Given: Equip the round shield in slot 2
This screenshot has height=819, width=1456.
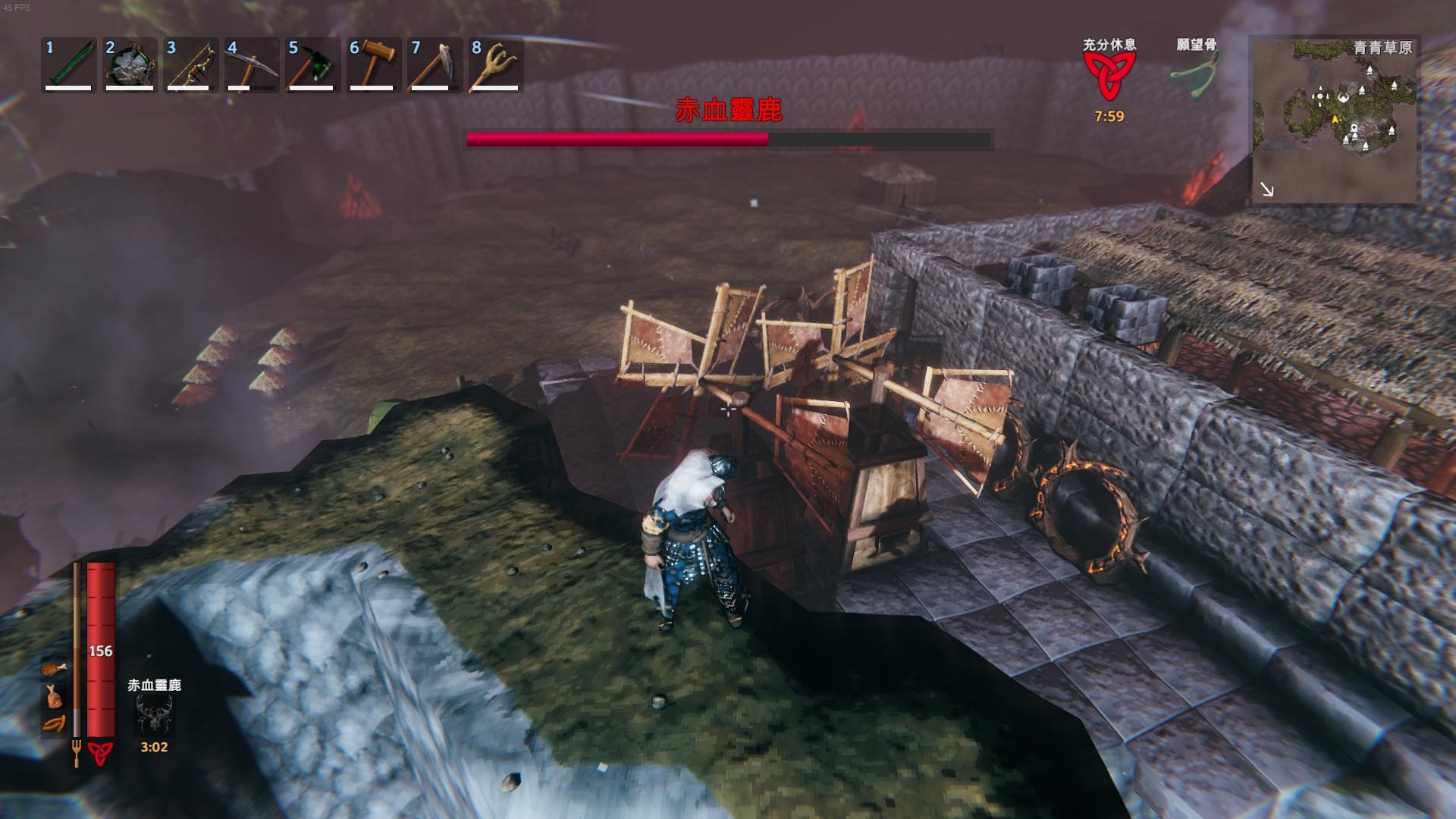Looking at the screenshot, I should tap(130, 65).
